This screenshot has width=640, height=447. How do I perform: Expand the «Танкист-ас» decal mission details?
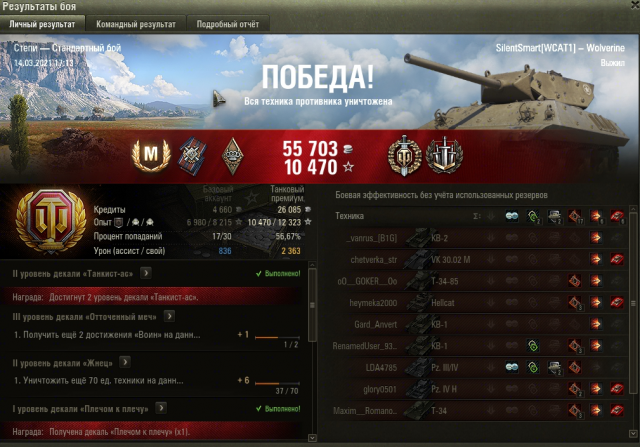pyautogui.click(x=146, y=270)
